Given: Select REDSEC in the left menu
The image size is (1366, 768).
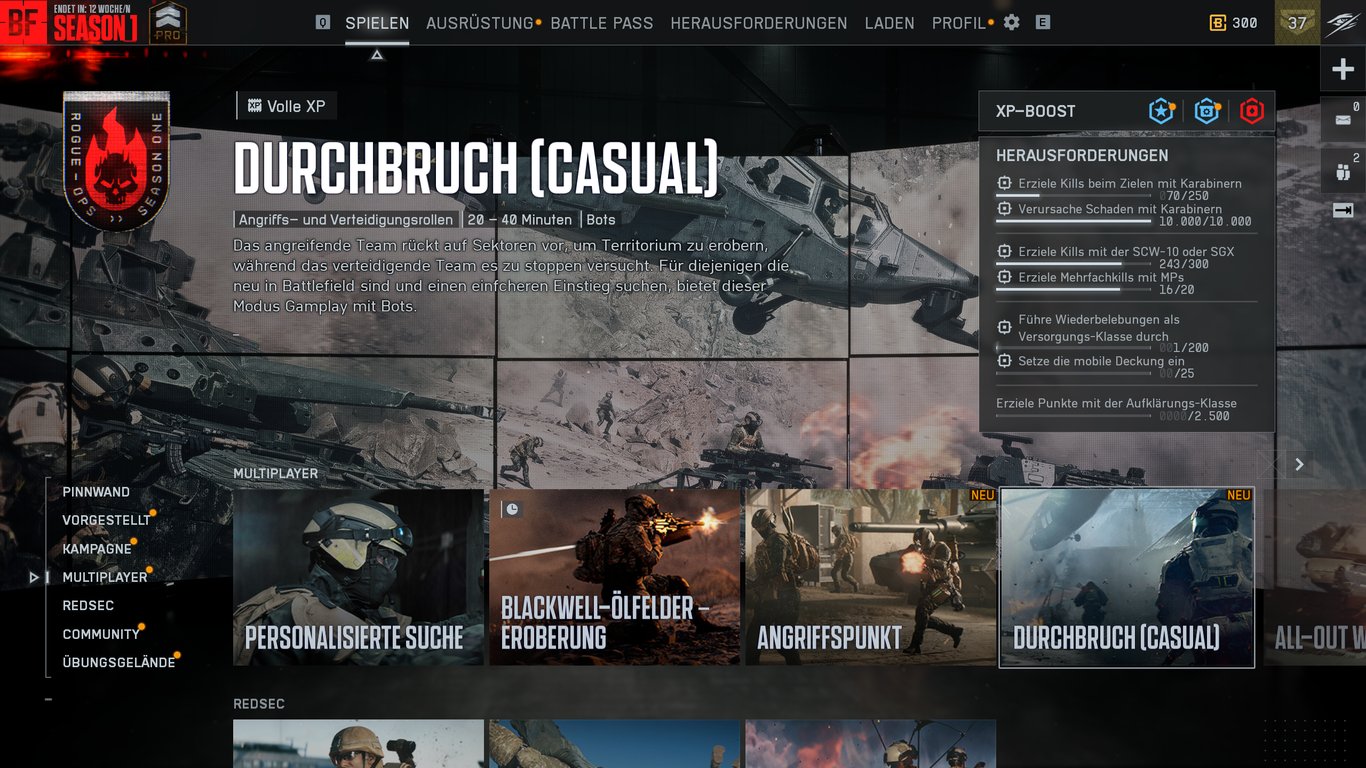Looking at the screenshot, I should tap(86, 605).
